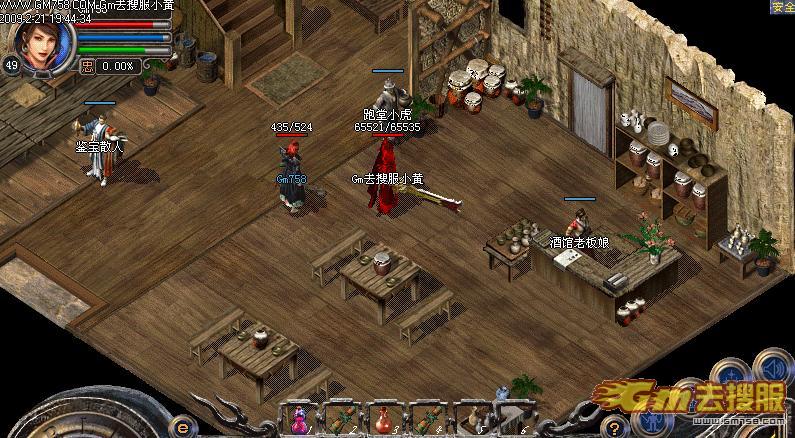795x438 pixels.
Task: Use the green scroll in hotbar slot 4
Action: (x=427, y=420)
